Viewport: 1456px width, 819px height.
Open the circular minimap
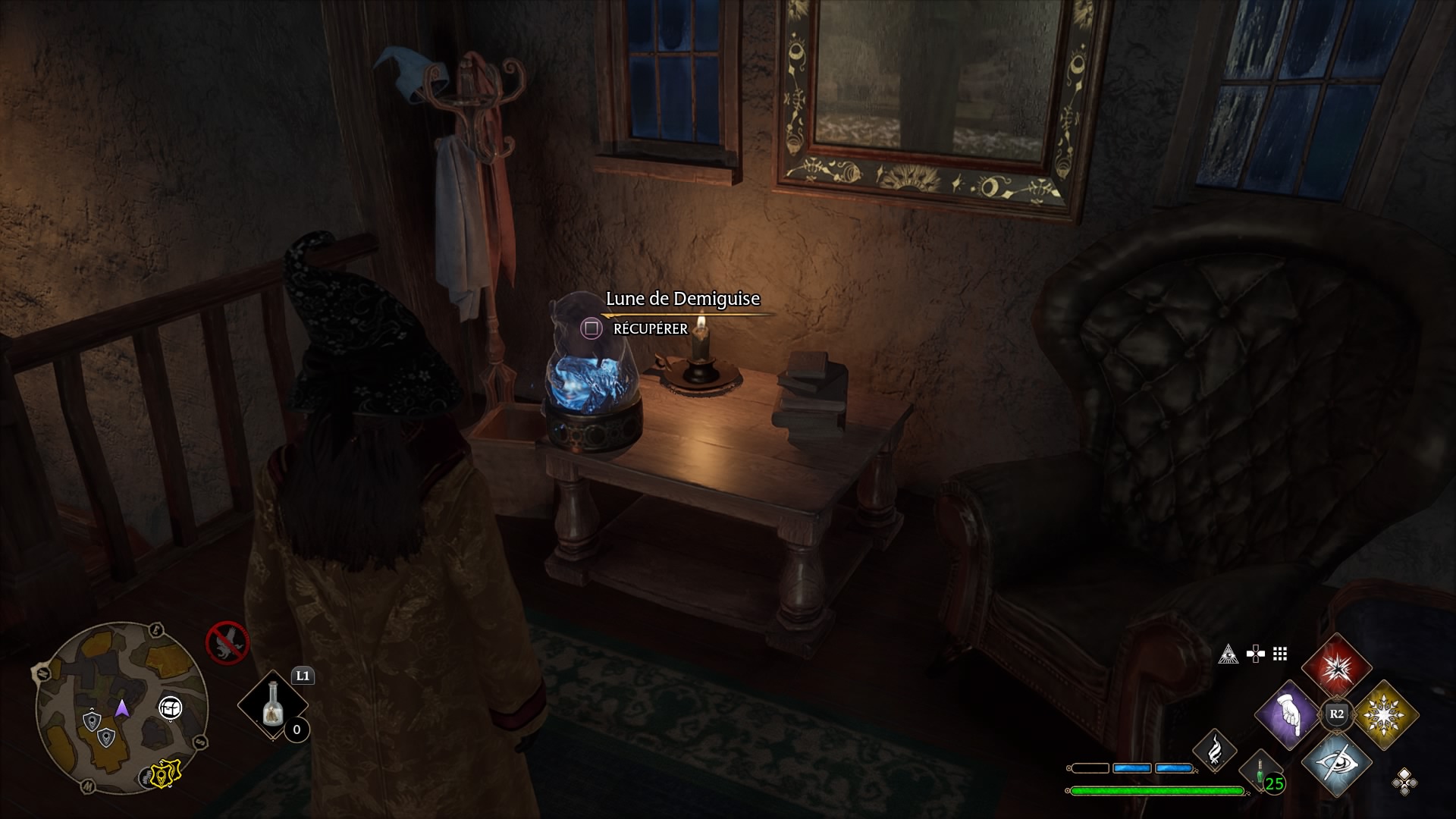click(121, 708)
